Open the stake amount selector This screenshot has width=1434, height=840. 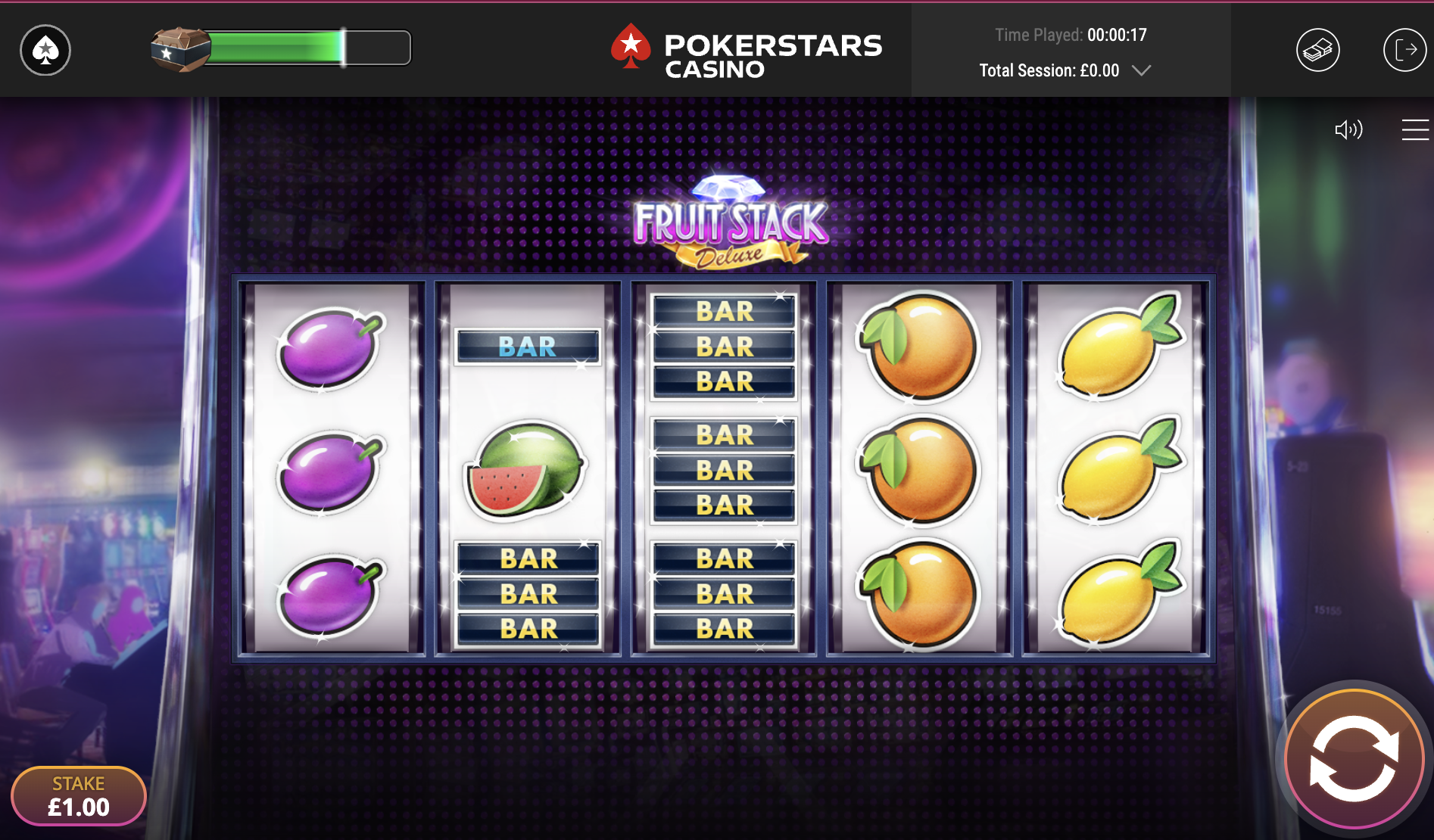click(79, 796)
